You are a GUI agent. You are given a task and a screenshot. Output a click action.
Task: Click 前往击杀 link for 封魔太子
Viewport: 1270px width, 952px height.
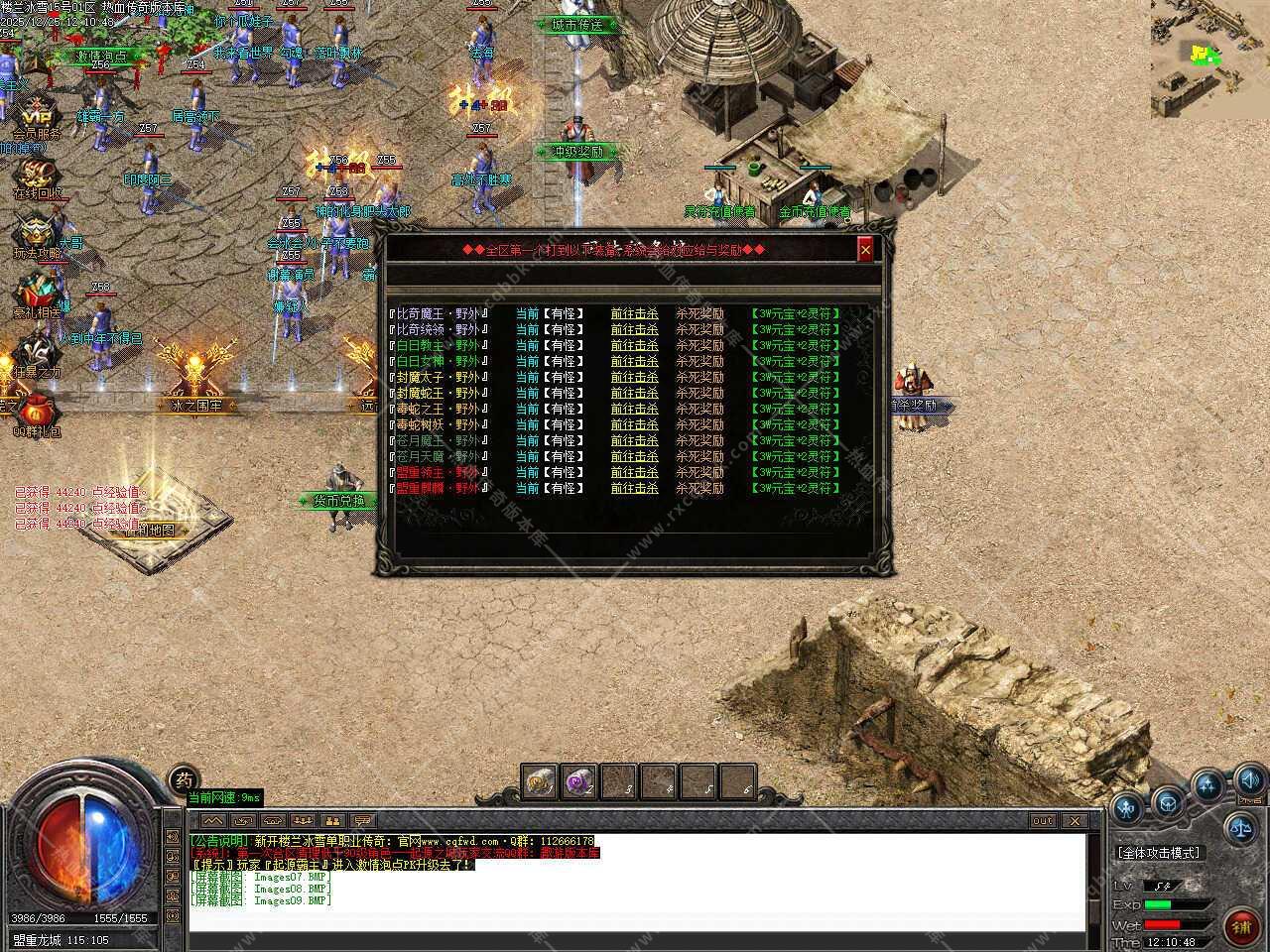tap(634, 377)
